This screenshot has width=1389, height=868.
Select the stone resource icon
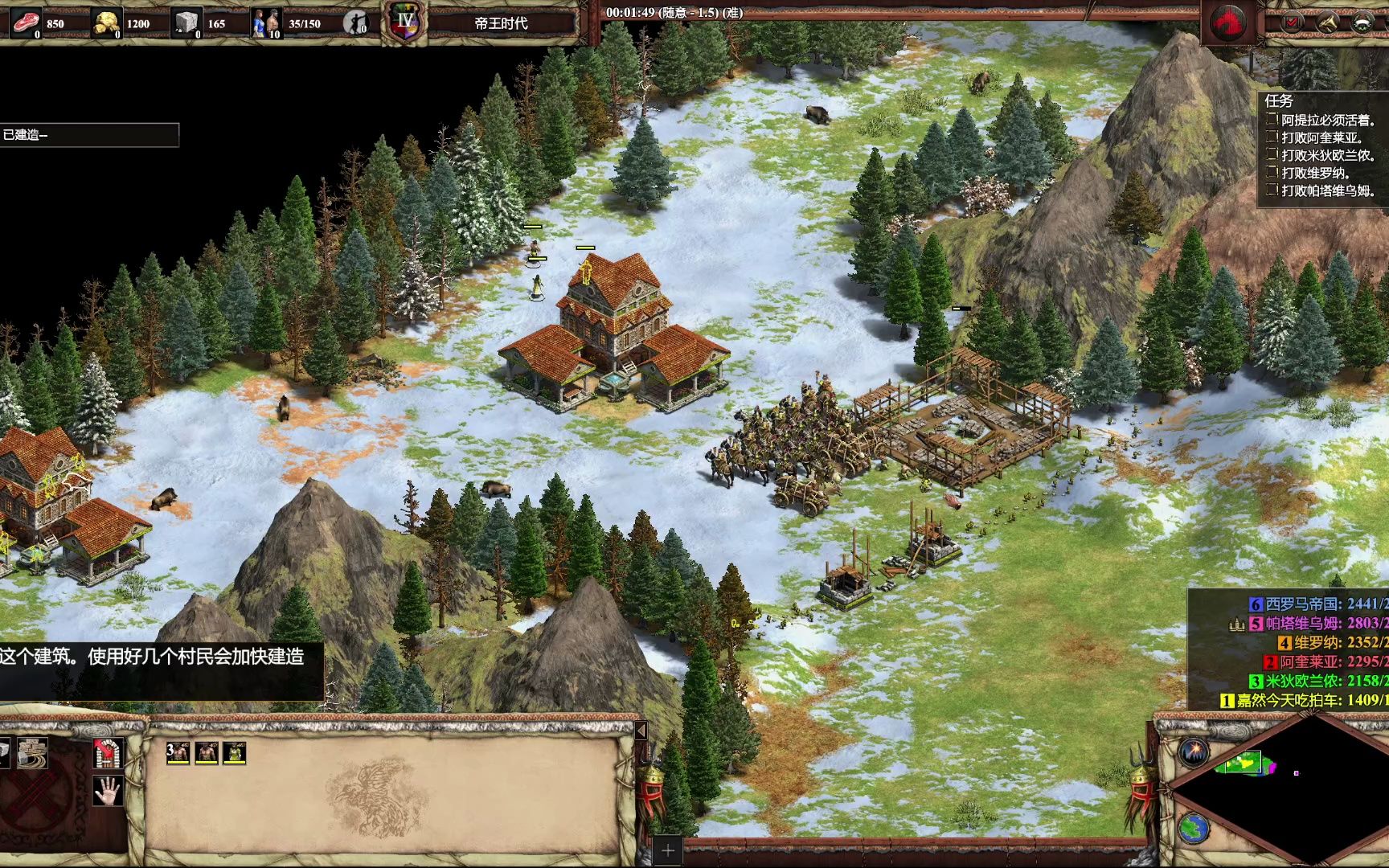(x=187, y=23)
